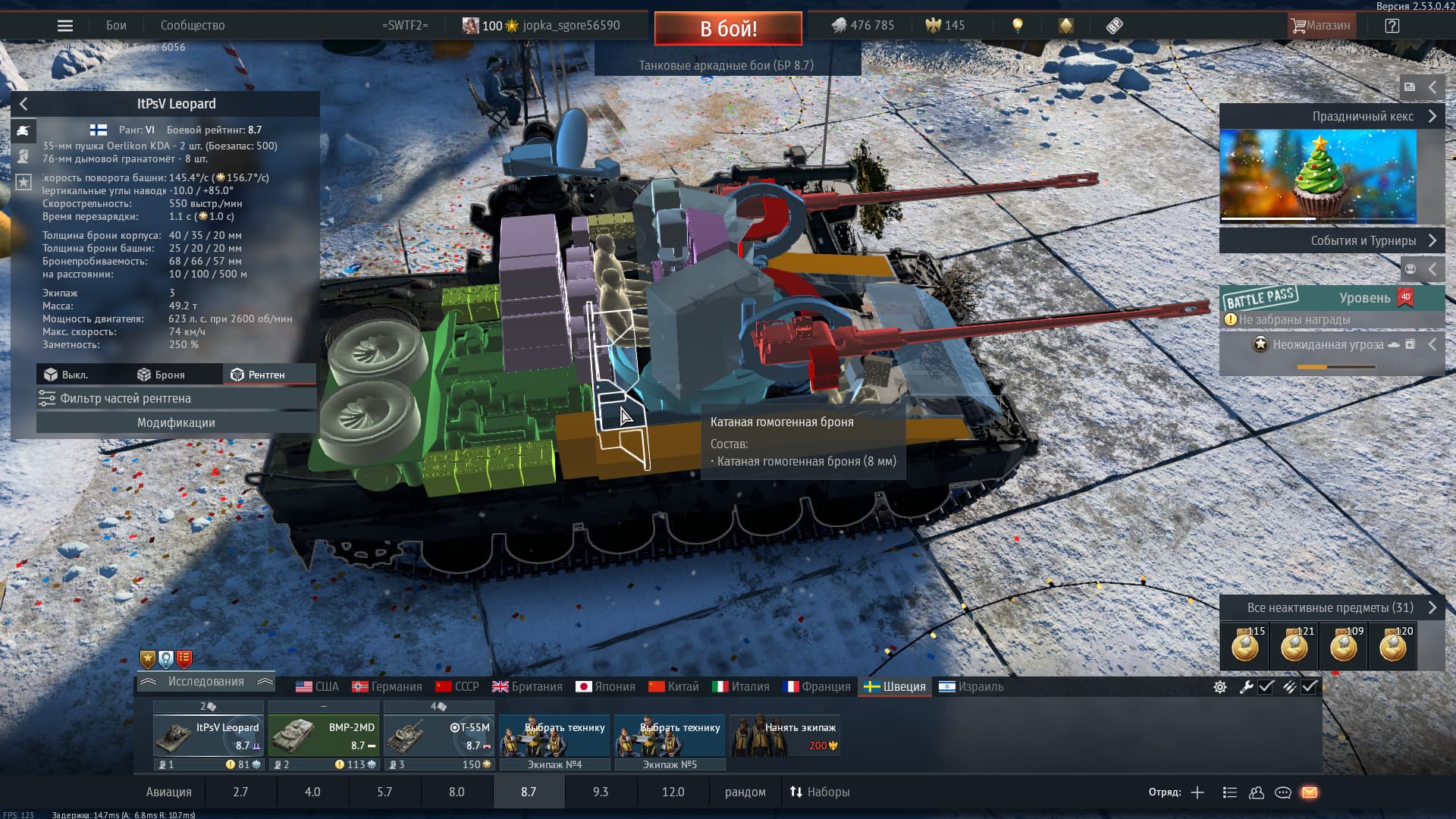
Task: Switch to the Броня armor view
Action: 161,375
